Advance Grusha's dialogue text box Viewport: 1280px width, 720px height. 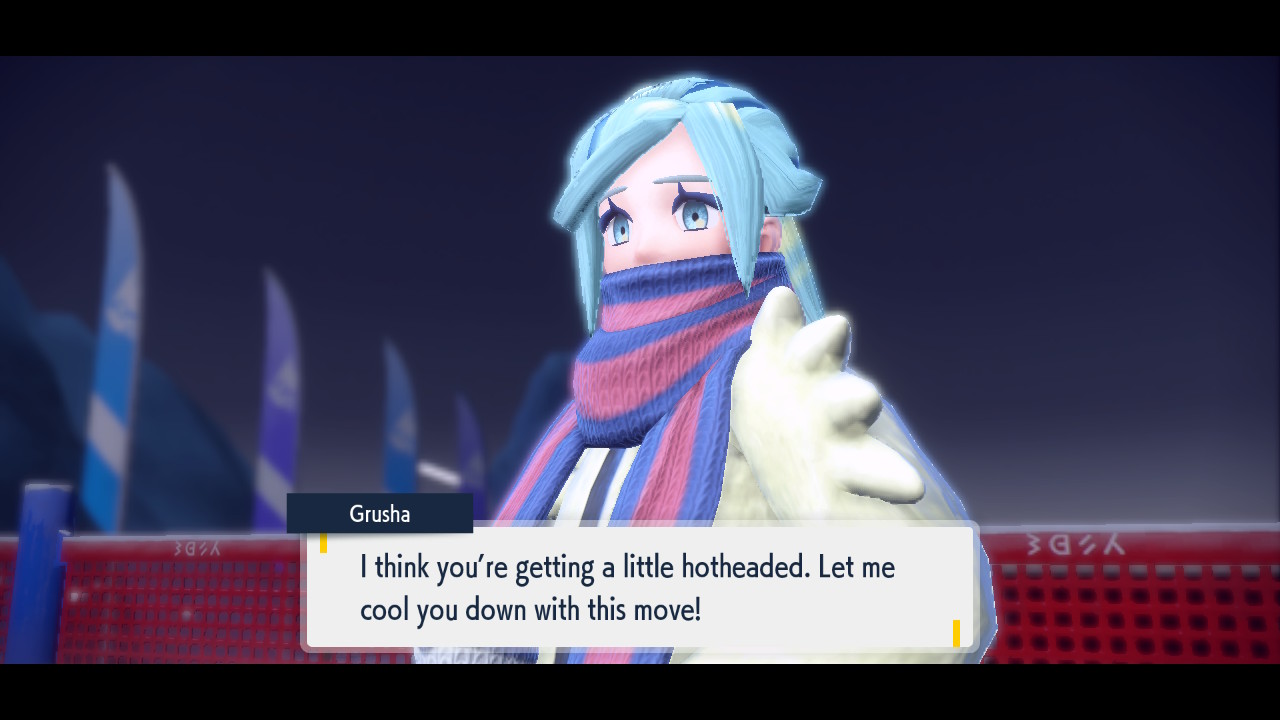tap(640, 588)
